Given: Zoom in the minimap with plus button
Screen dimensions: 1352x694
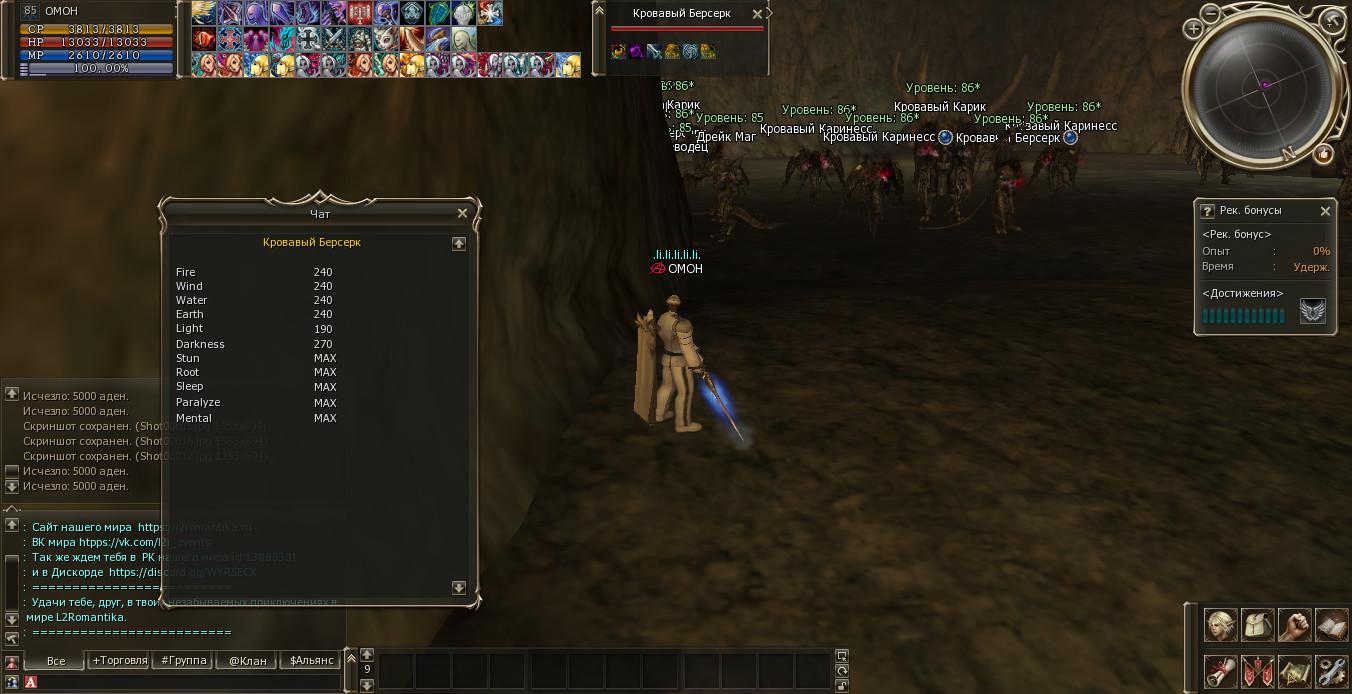Looking at the screenshot, I should (1194, 30).
